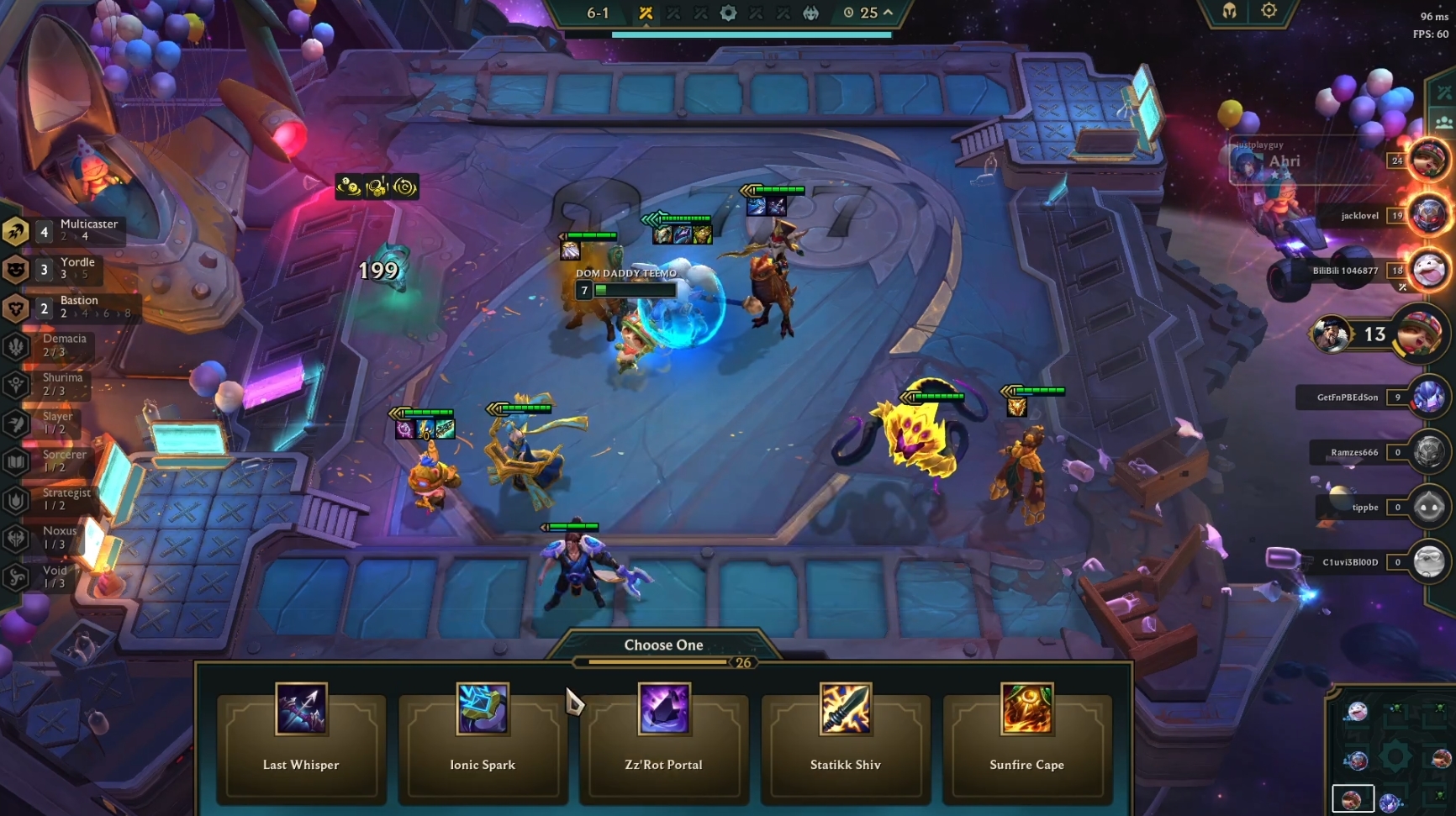Viewport: 1456px width, 816px height.
Task: Collapse the round timer with the chevron
Action: [x=888, y=13]
